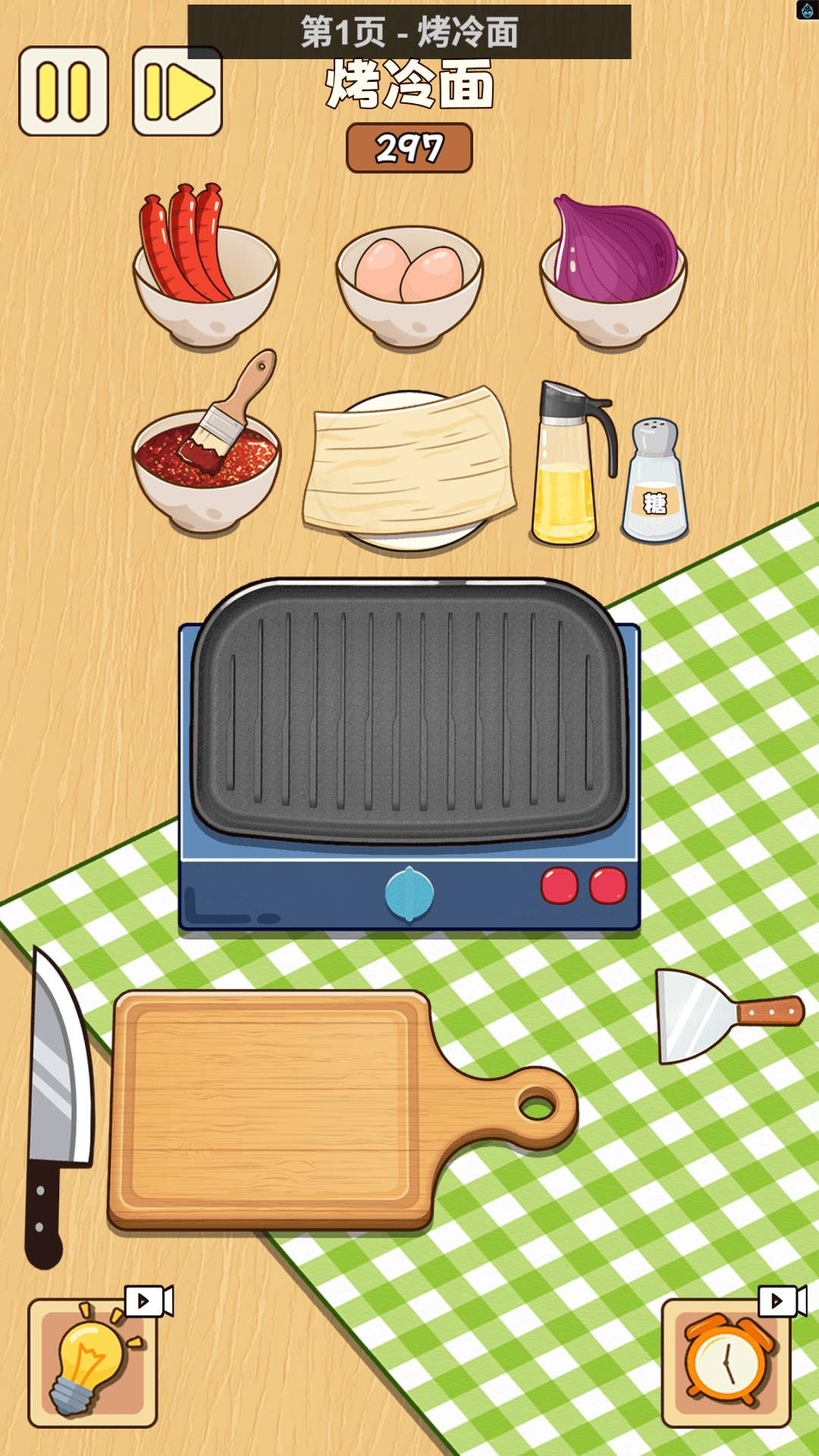Select the kitchen knife
This screenshot has height=1456, width=819.
point(57,1100)
